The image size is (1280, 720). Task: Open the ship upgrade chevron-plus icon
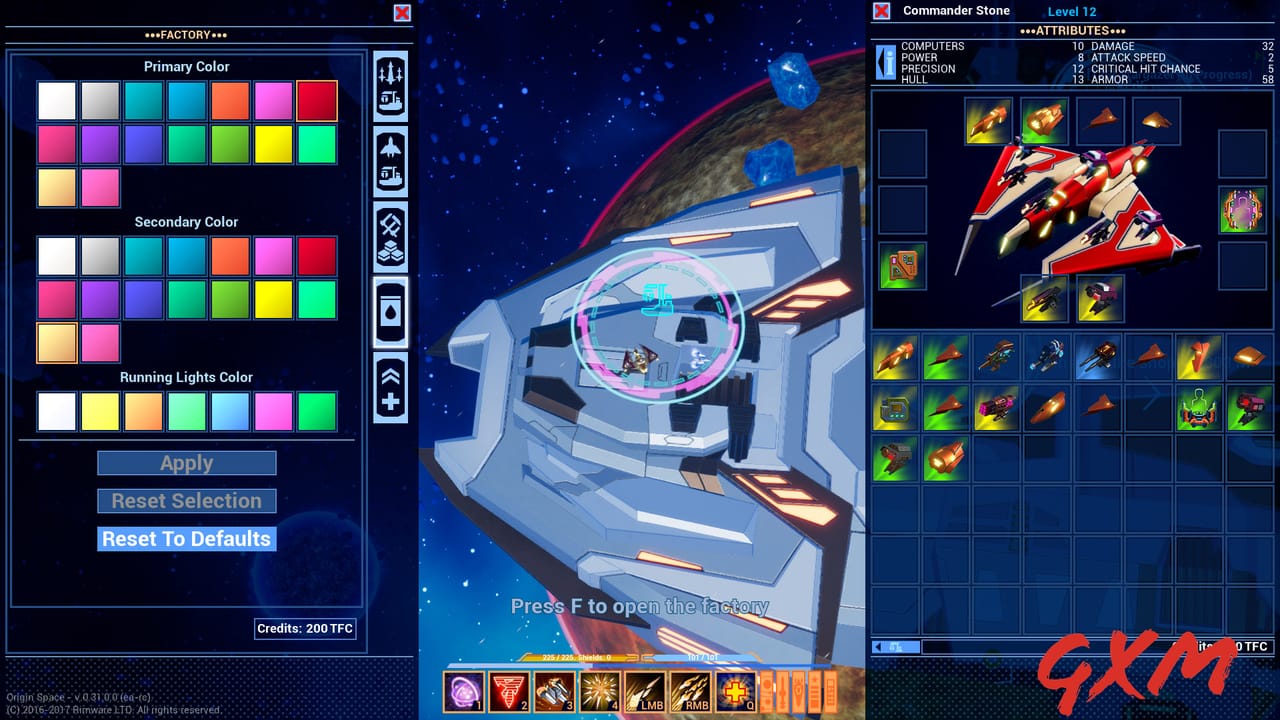point(390,385)
